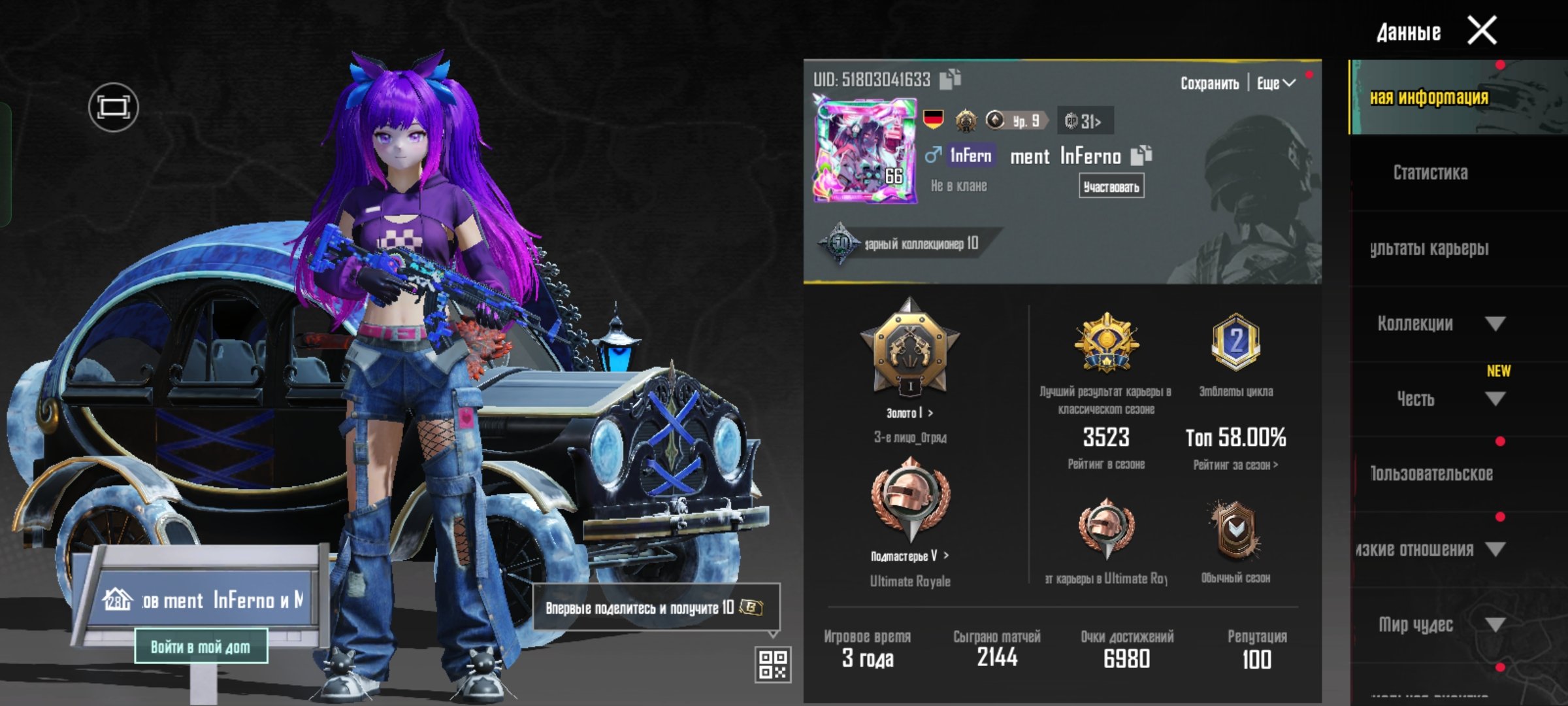Click the Участвовать clan button
Viewport: 1568px width, 706px height.
[1111, 187]
